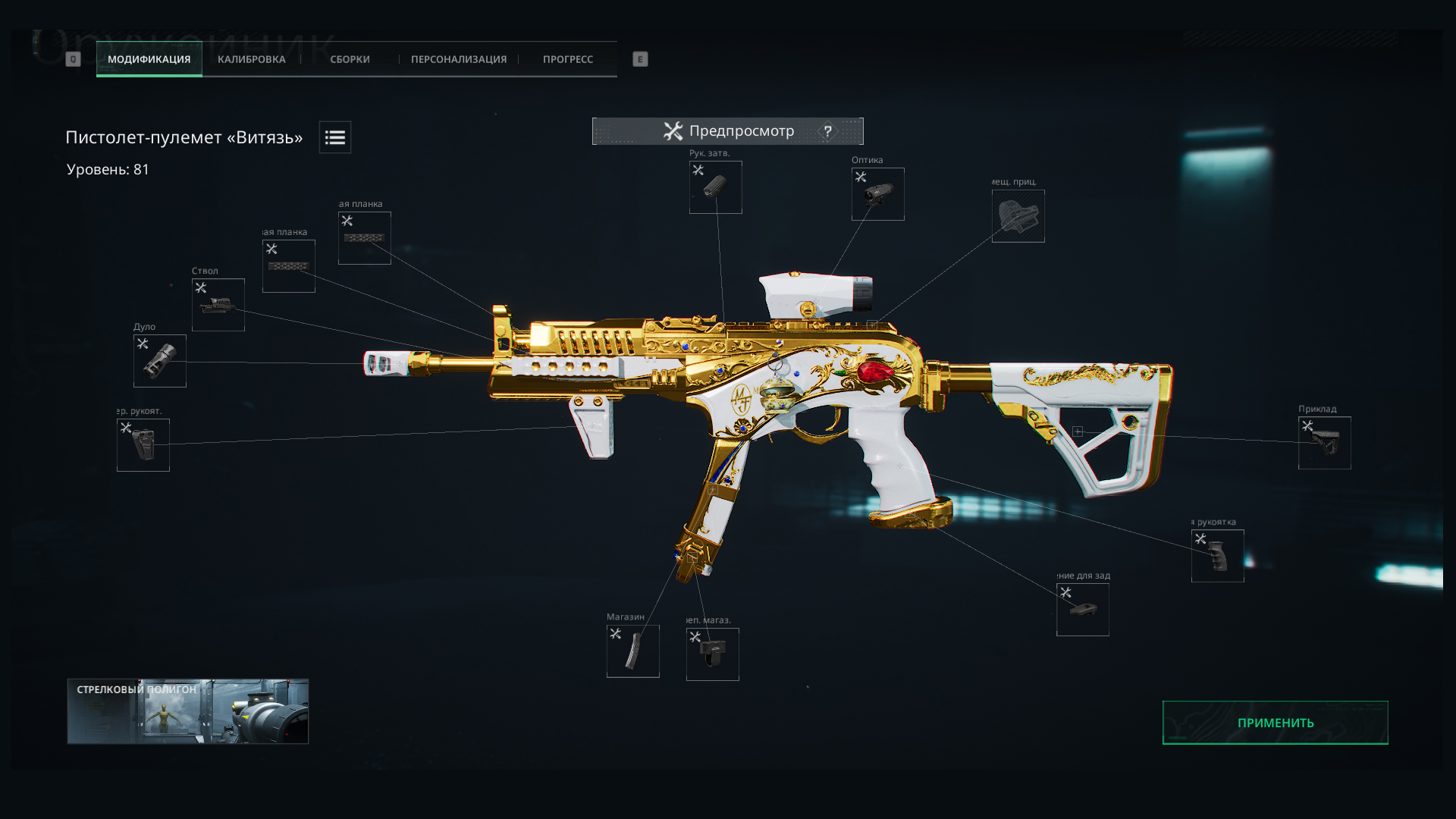Open the Сборки tab
The width and height of the screenshot is (1456, 819).
coord(350,59)
